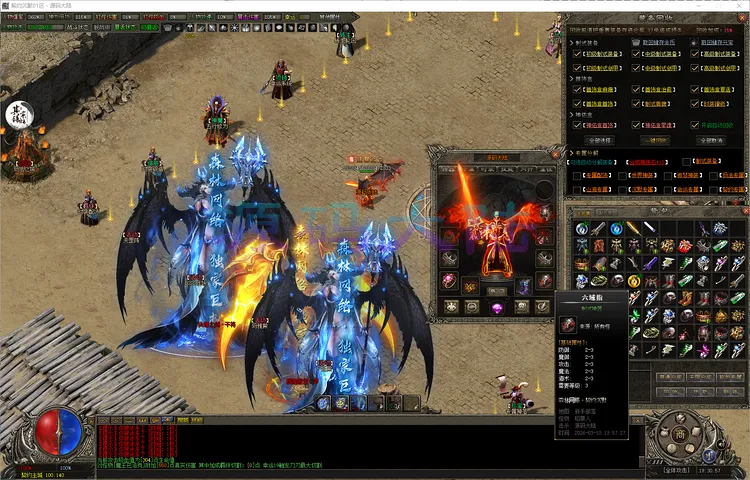Click the 全部选择 select-all button
Viewport: 750px width, 480px height.
click(x=600, y=141)
